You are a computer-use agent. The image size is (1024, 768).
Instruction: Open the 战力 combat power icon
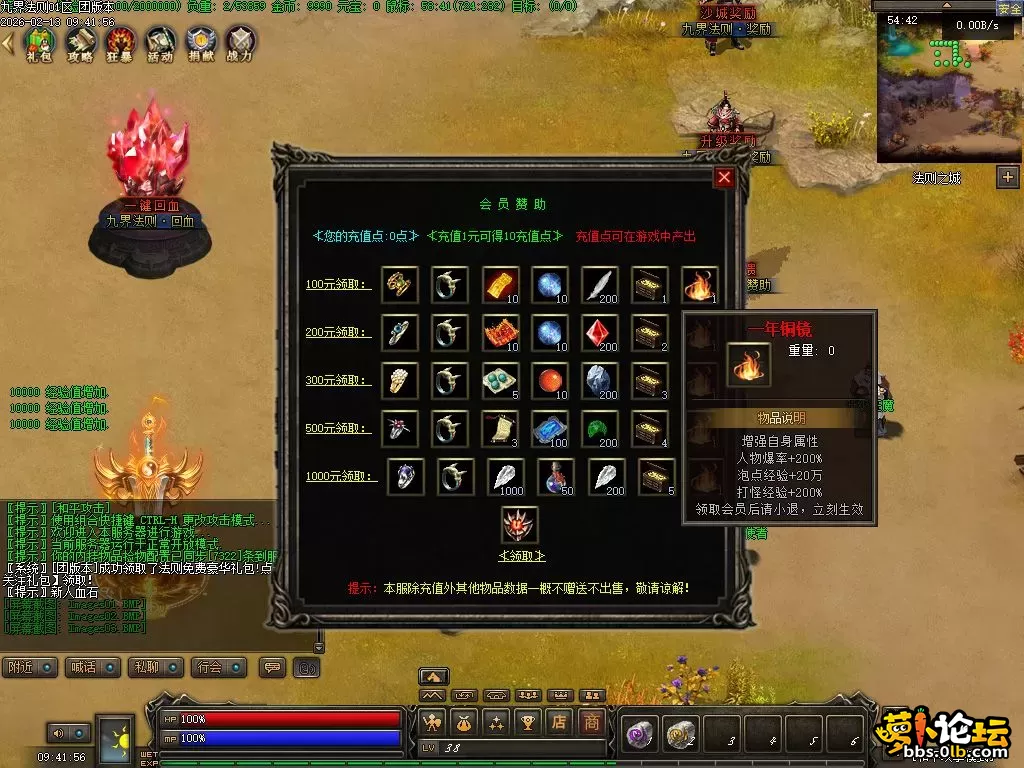coord(240,43)
